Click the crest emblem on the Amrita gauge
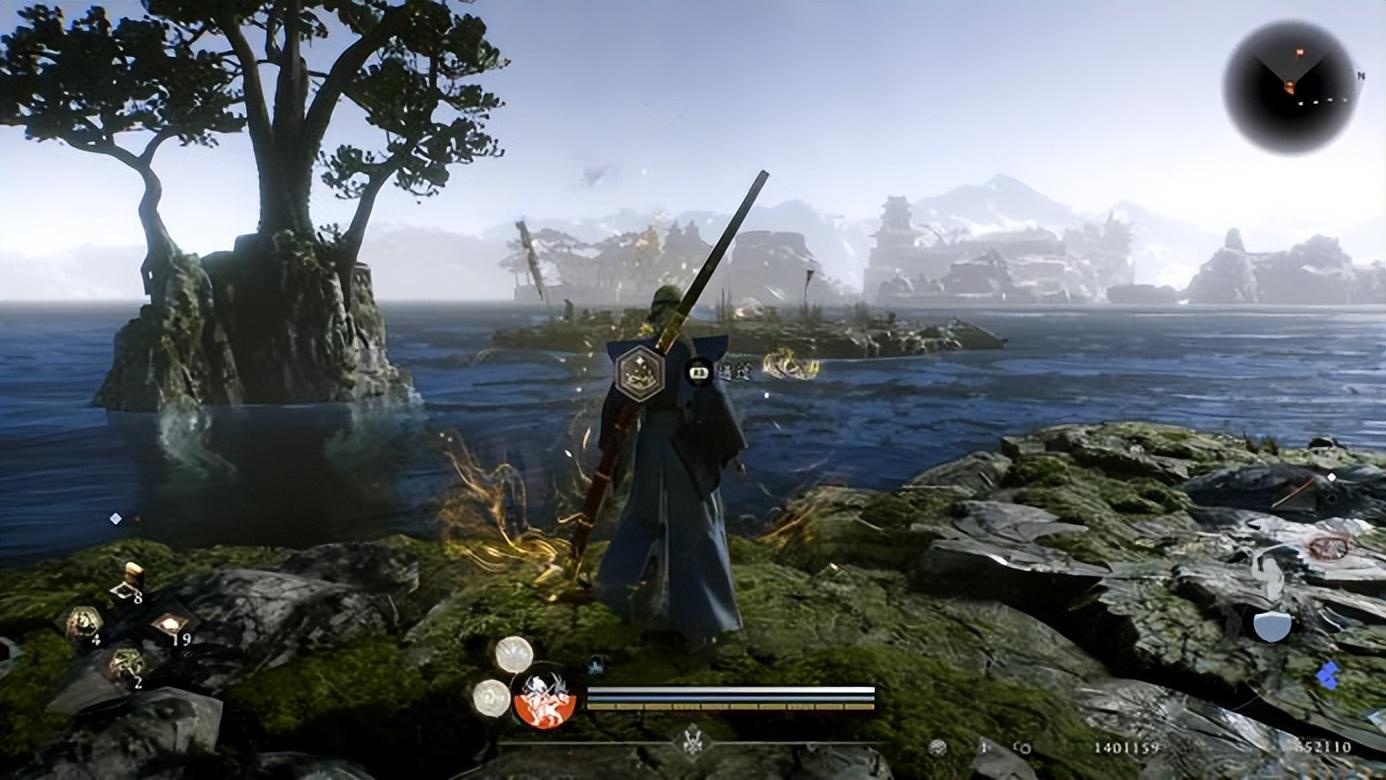 pos(690,742)
